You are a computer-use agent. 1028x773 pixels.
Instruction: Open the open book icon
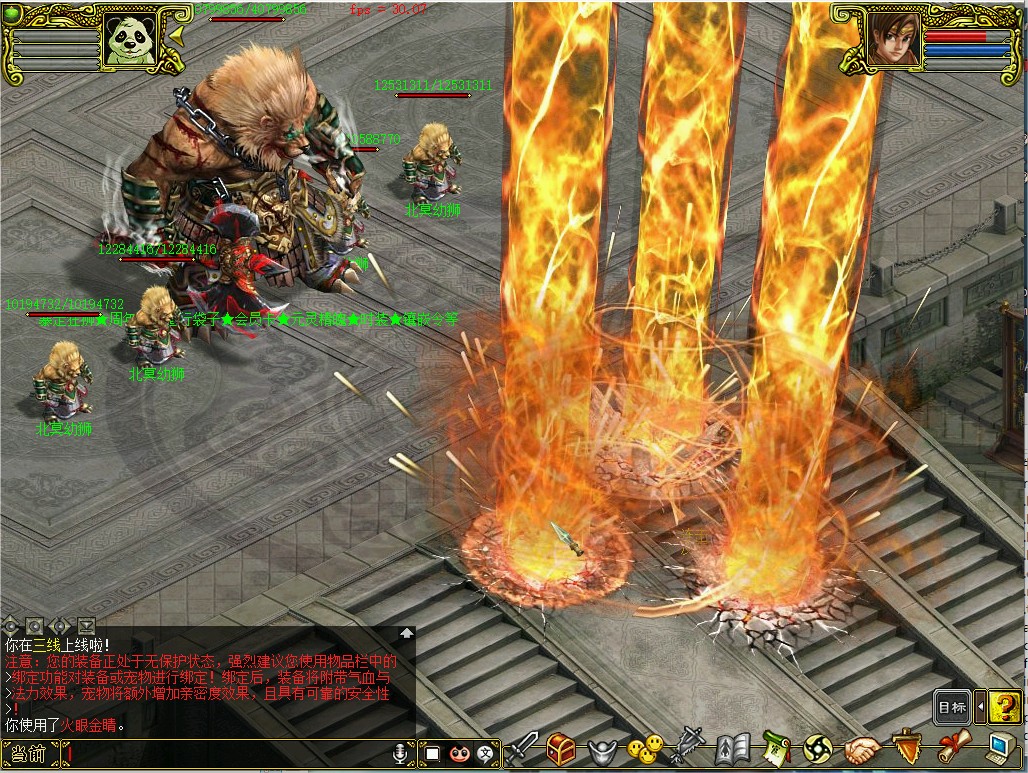point(731,749)
